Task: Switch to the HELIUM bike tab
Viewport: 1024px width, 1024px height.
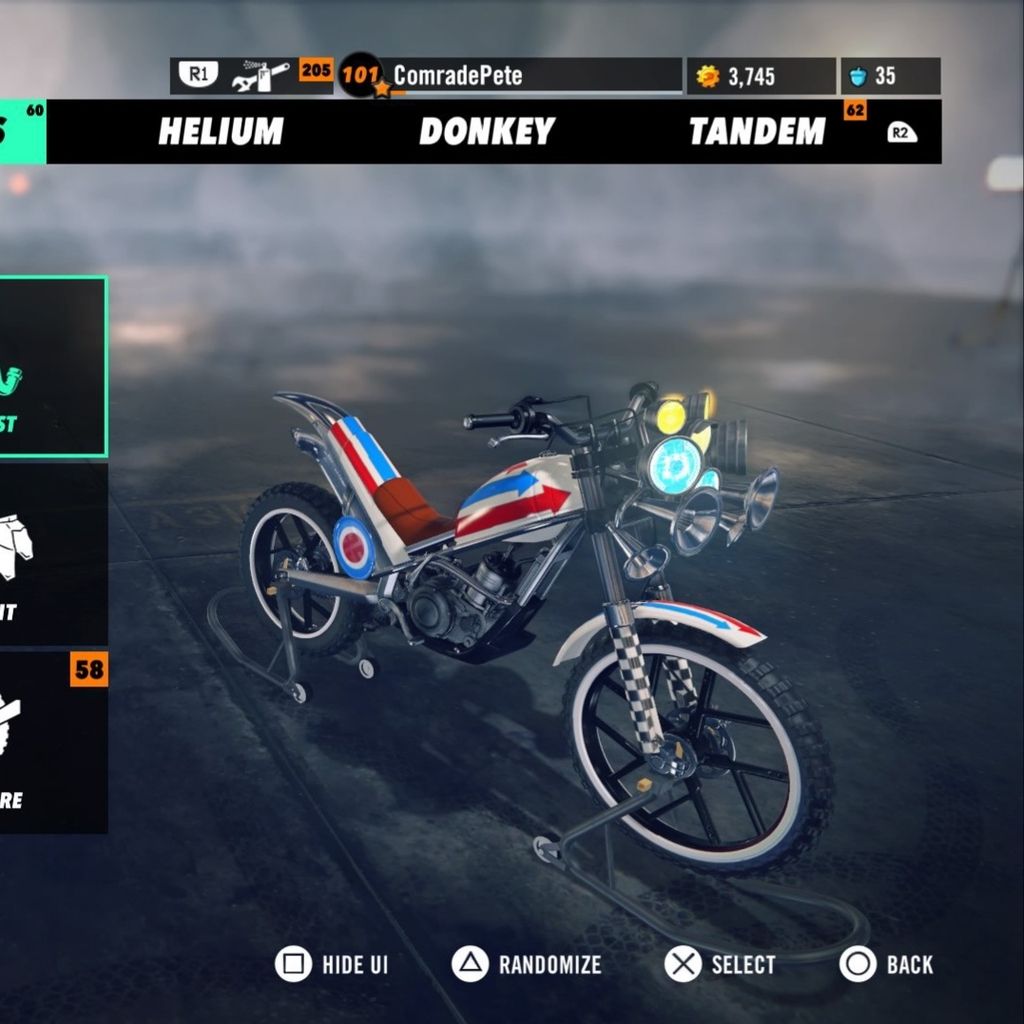Action: click(221, 131)
